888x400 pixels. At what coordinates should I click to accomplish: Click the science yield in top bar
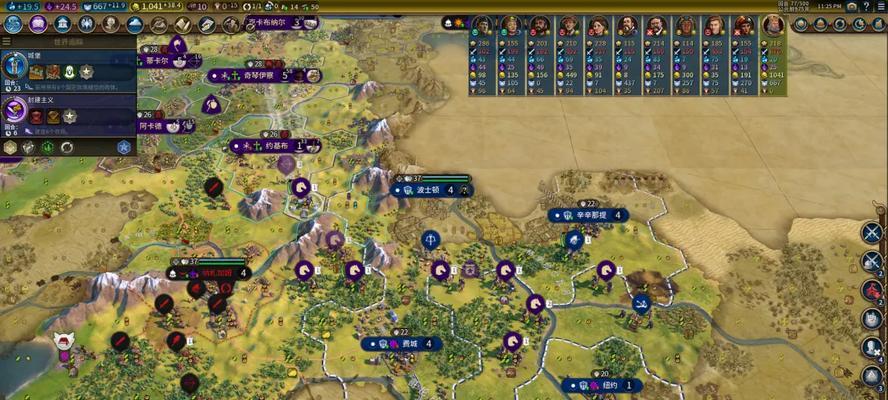coord(22,6)
